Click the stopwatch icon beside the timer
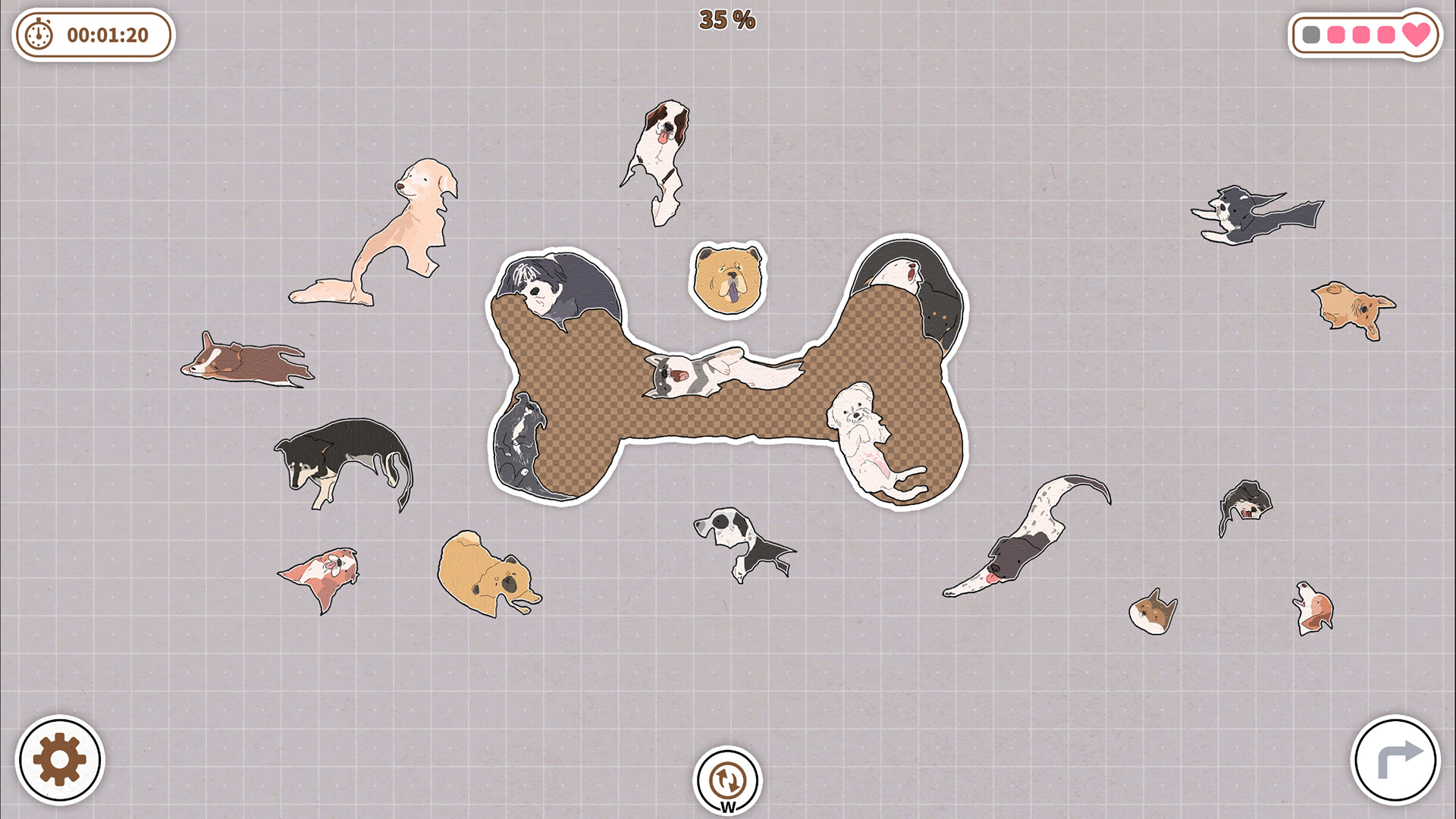 point(39,33)
